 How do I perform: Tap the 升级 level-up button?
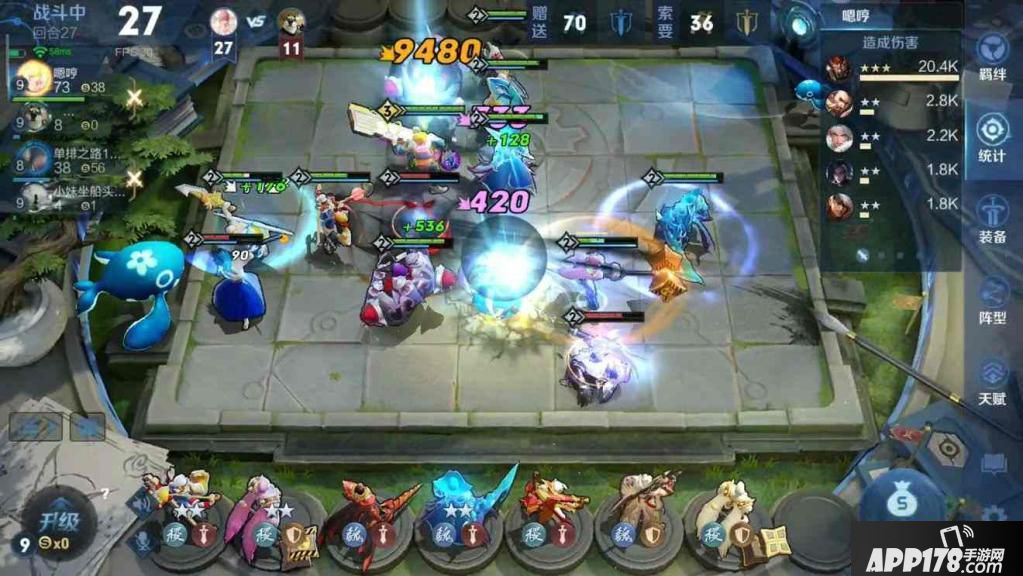click(58, 521)
